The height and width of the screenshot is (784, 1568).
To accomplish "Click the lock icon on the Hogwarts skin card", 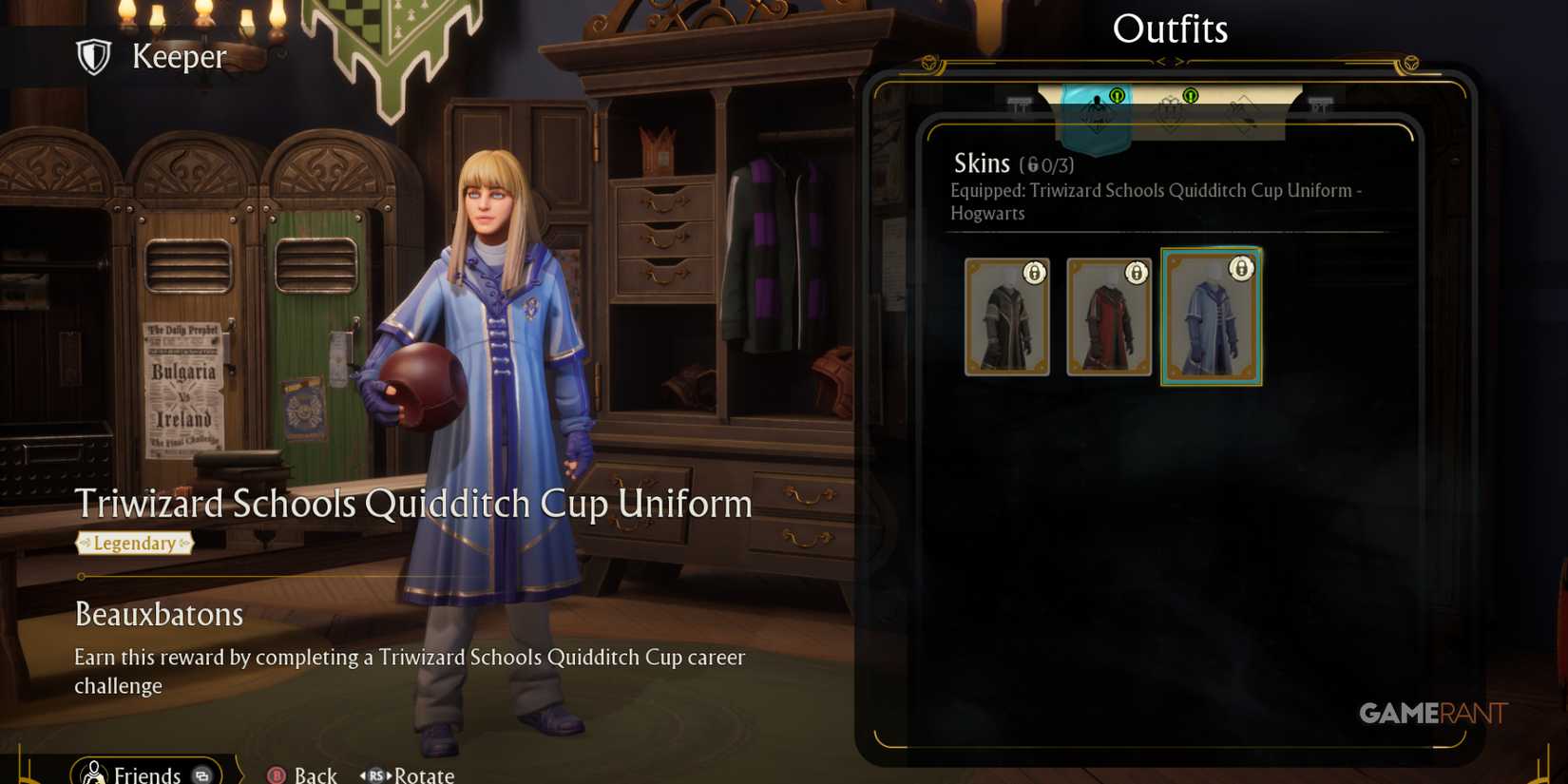I will point(1244,269).
